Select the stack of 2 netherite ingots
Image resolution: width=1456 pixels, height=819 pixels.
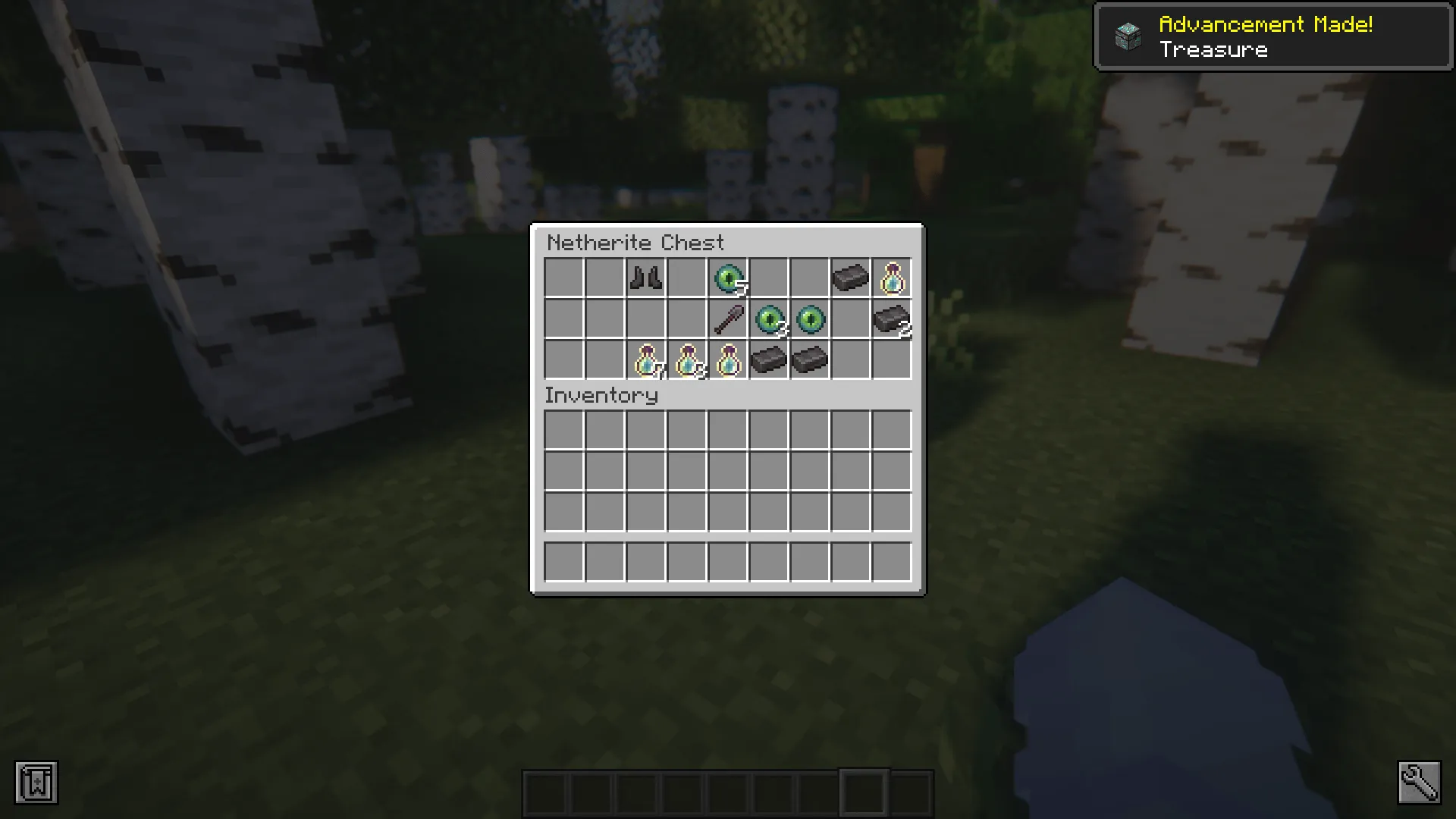[x=891, y=320]
